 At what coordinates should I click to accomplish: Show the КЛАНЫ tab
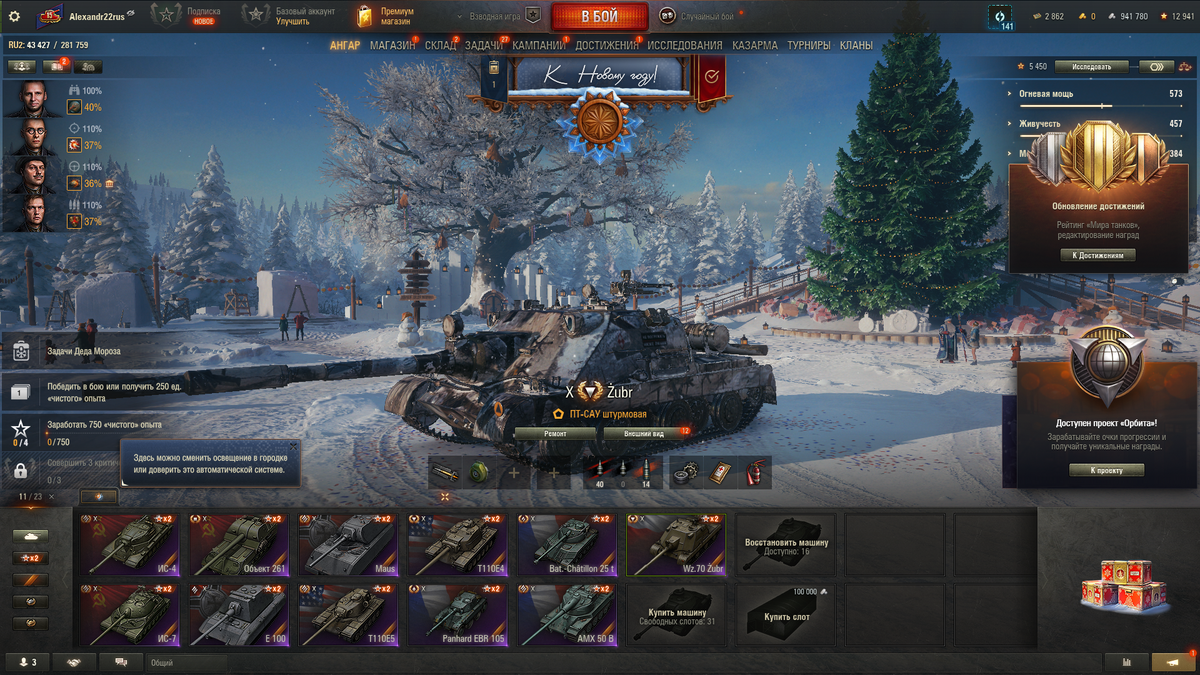click(x=856, y=45)
